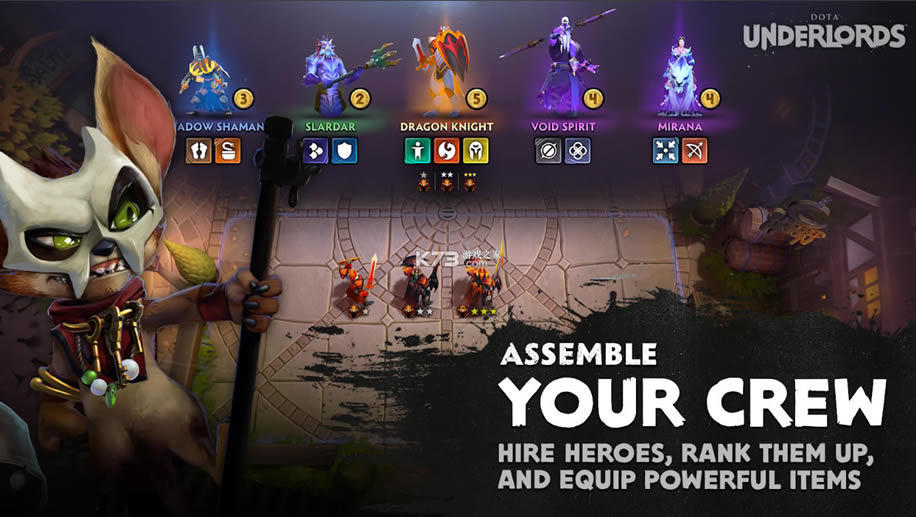Show Void Spirit's grey slashed-circle alliance icon
Screen dimensions: 916x517
click(548, 151)
